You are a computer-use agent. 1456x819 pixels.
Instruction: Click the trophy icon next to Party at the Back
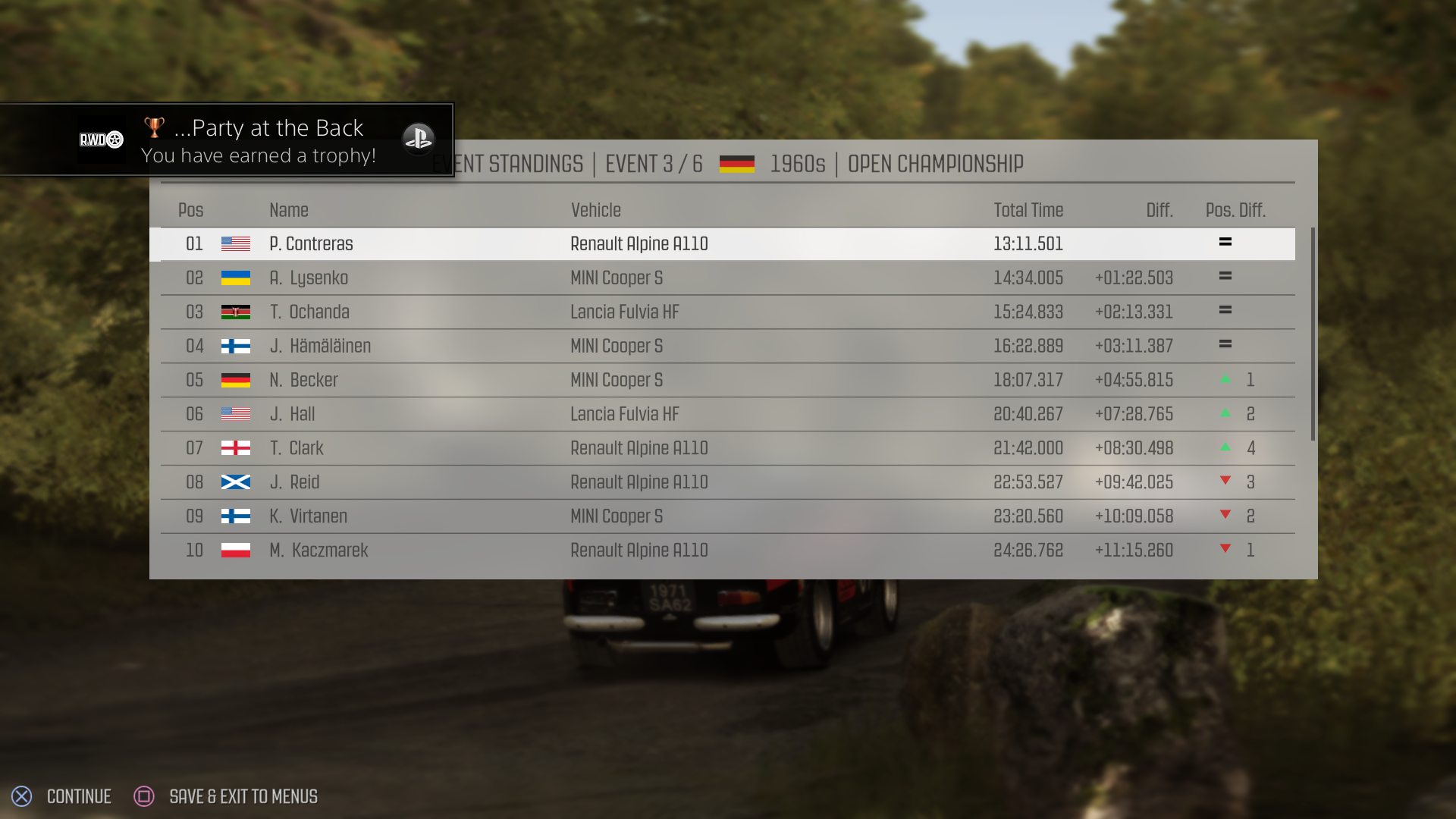pyautogui.click(x=155, y=126)
